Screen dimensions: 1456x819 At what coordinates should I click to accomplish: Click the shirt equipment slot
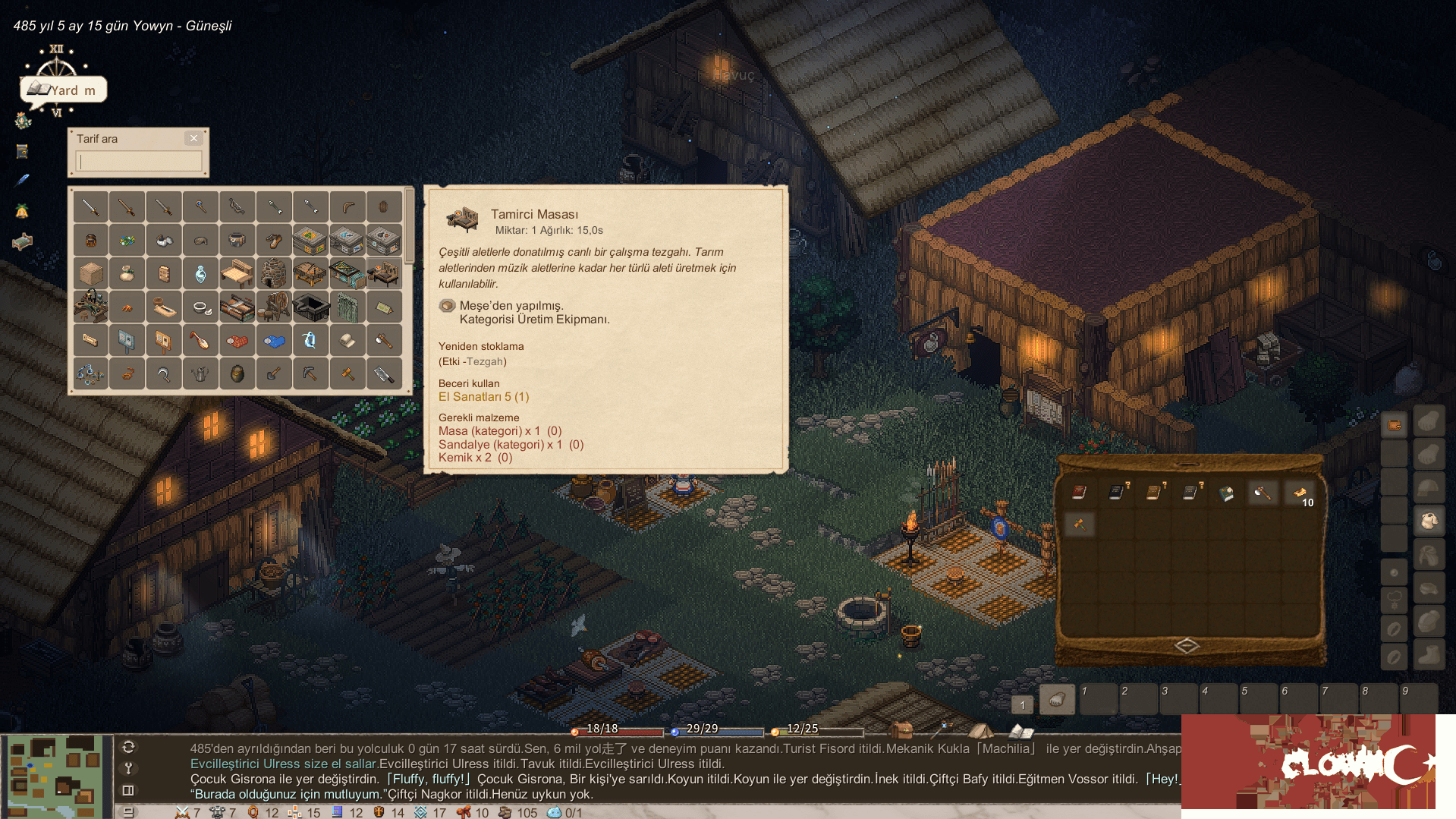[x=1429, y=521]
